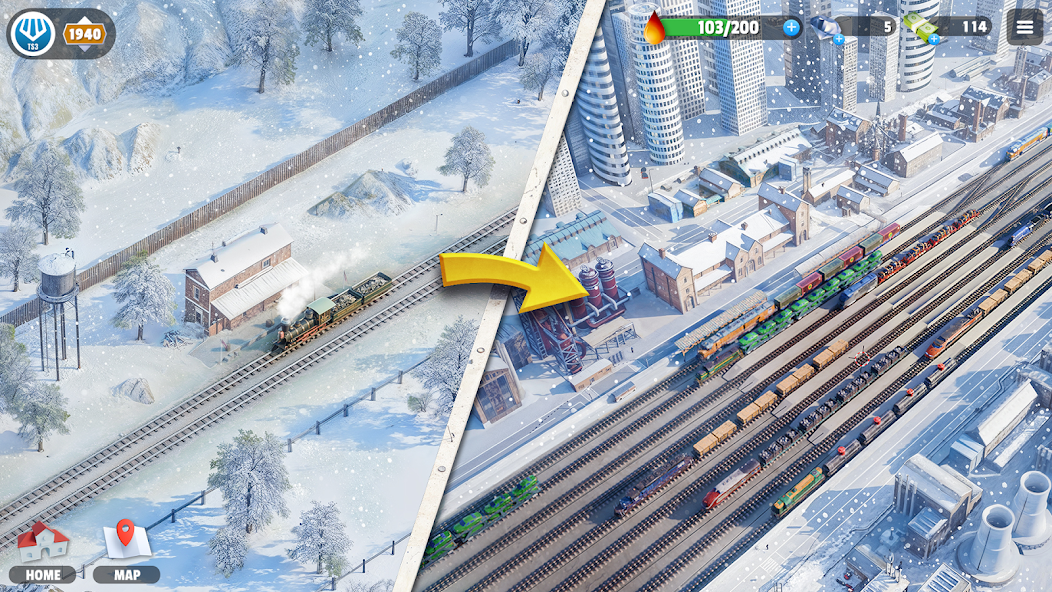
Task: Select the 1940 era badge
Action: pyautogui.click(x=86, y=34)
